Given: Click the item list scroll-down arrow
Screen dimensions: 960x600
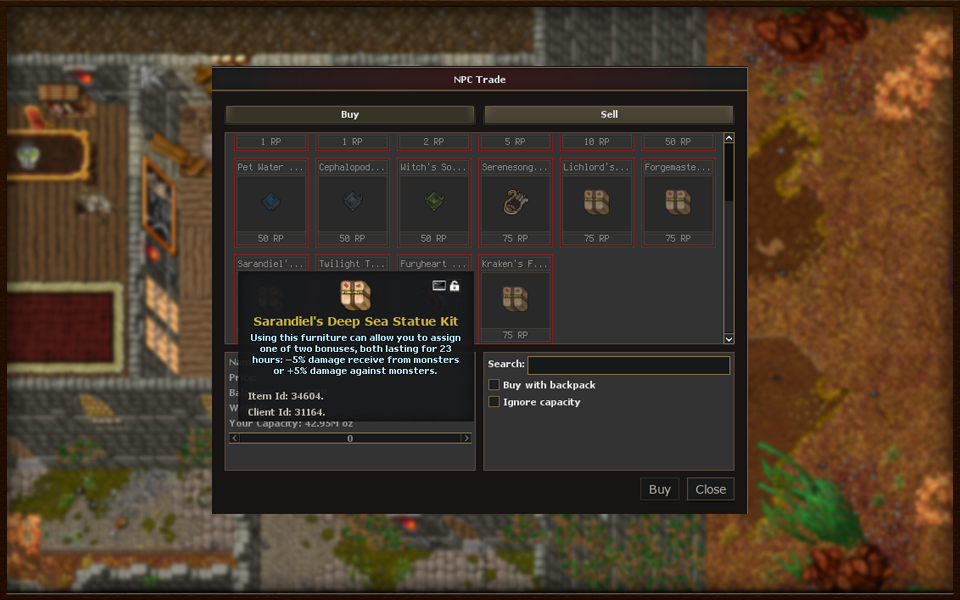Looking at the screenshot, I should tap(729, 339).
